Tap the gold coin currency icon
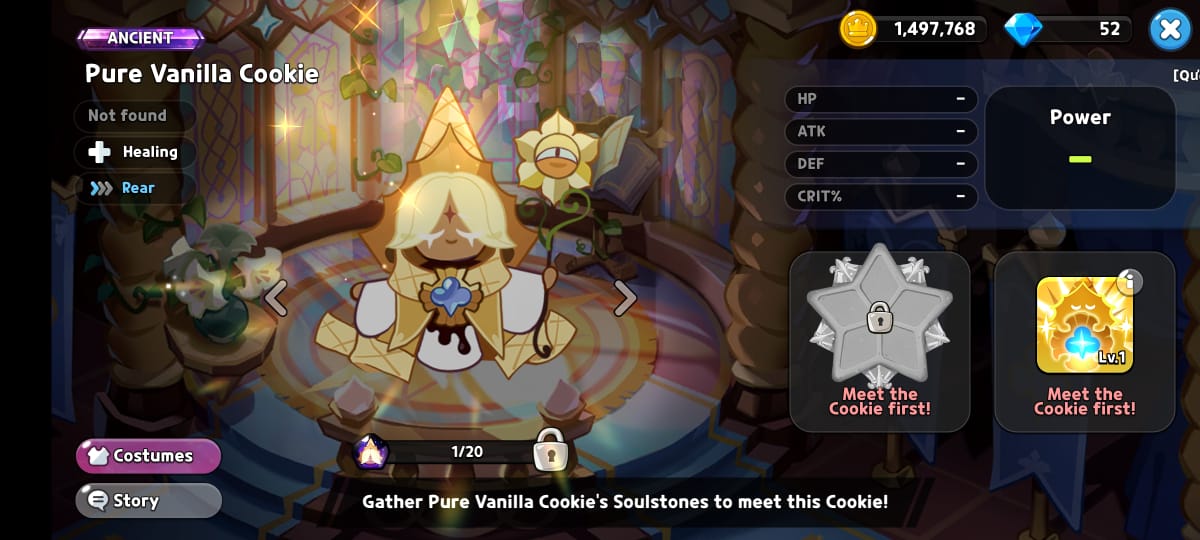This screenshot has height=540, width=1200. click(858, 29)
